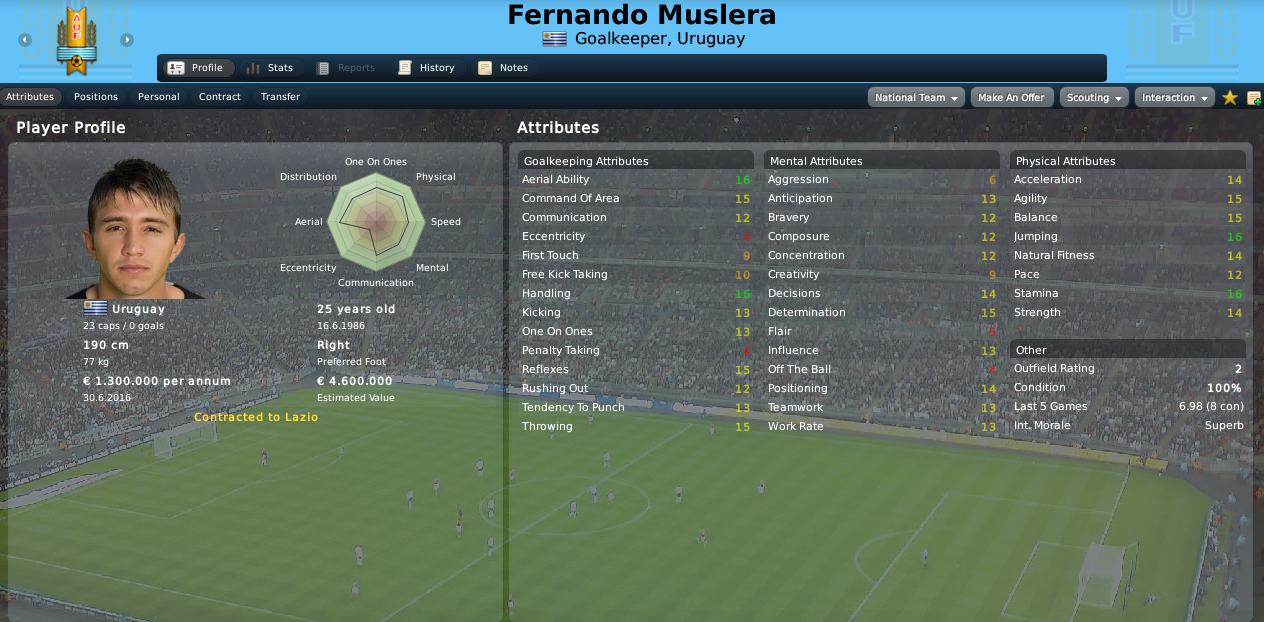Click the Contracted to Lazio link
Viewport: 1264px width, 622px height.
coord(256,417)
